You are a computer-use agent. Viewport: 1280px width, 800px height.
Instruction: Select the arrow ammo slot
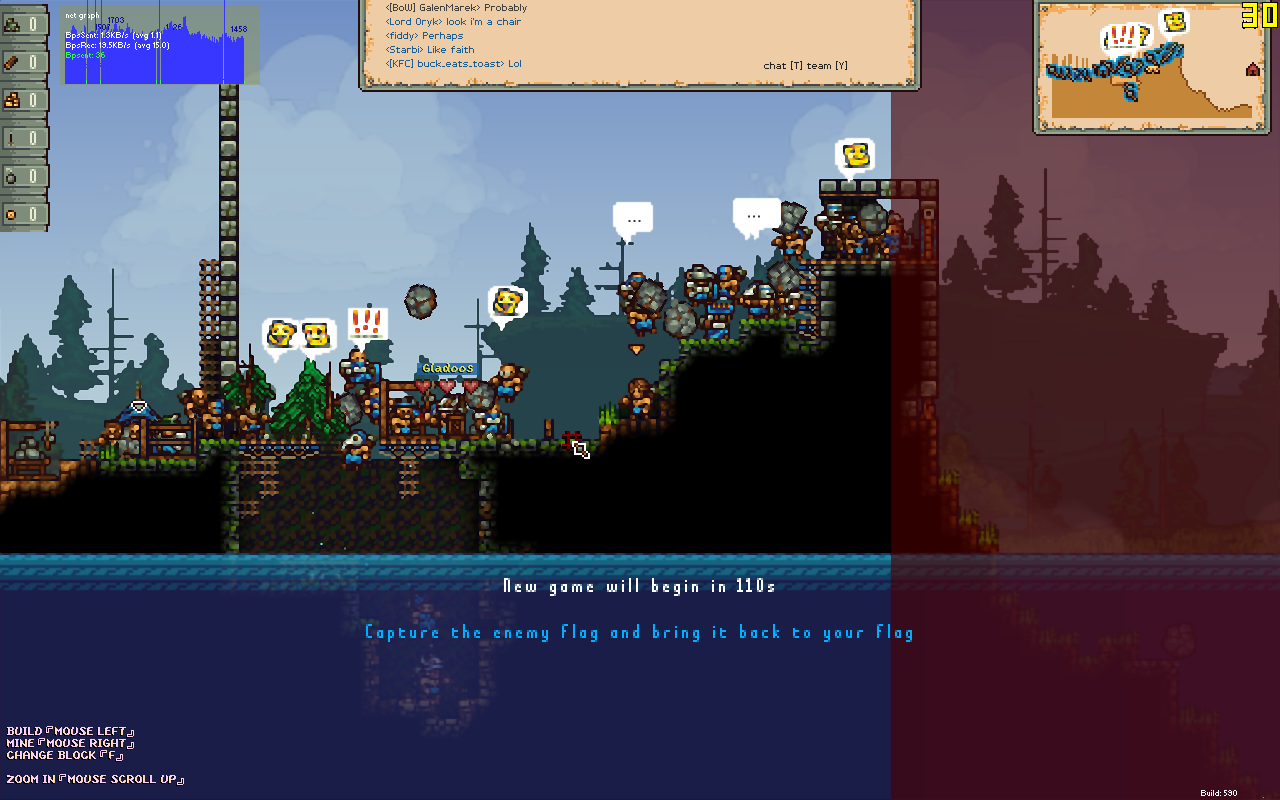[x=22, y=138]
